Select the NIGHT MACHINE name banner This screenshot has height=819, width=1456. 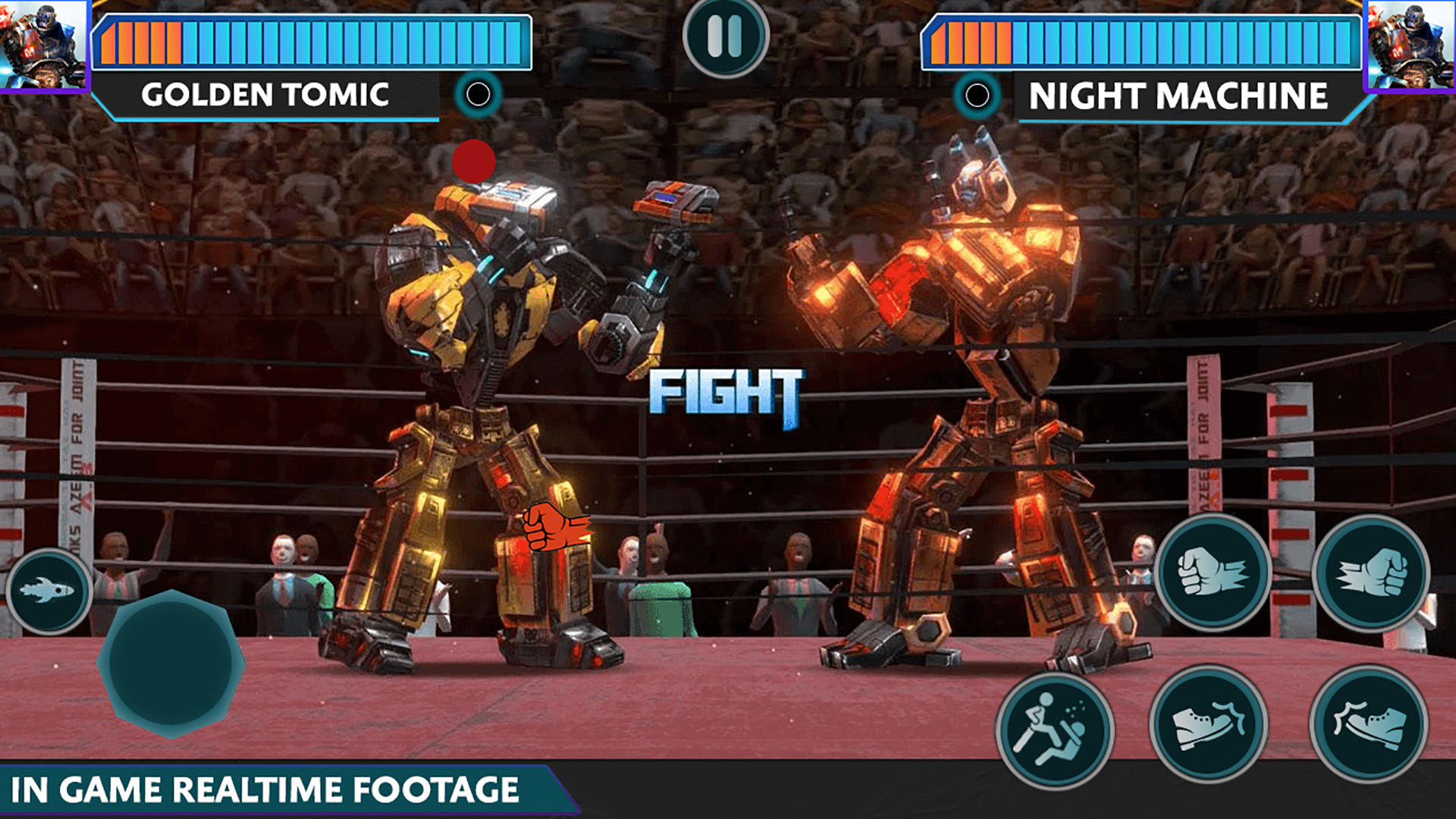coord(1181,96)
